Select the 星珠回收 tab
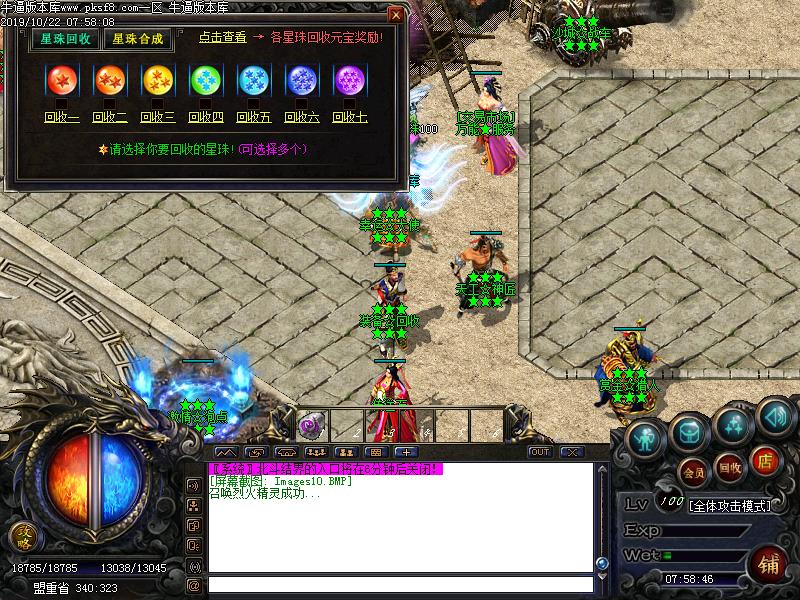 tap(63, 39)
